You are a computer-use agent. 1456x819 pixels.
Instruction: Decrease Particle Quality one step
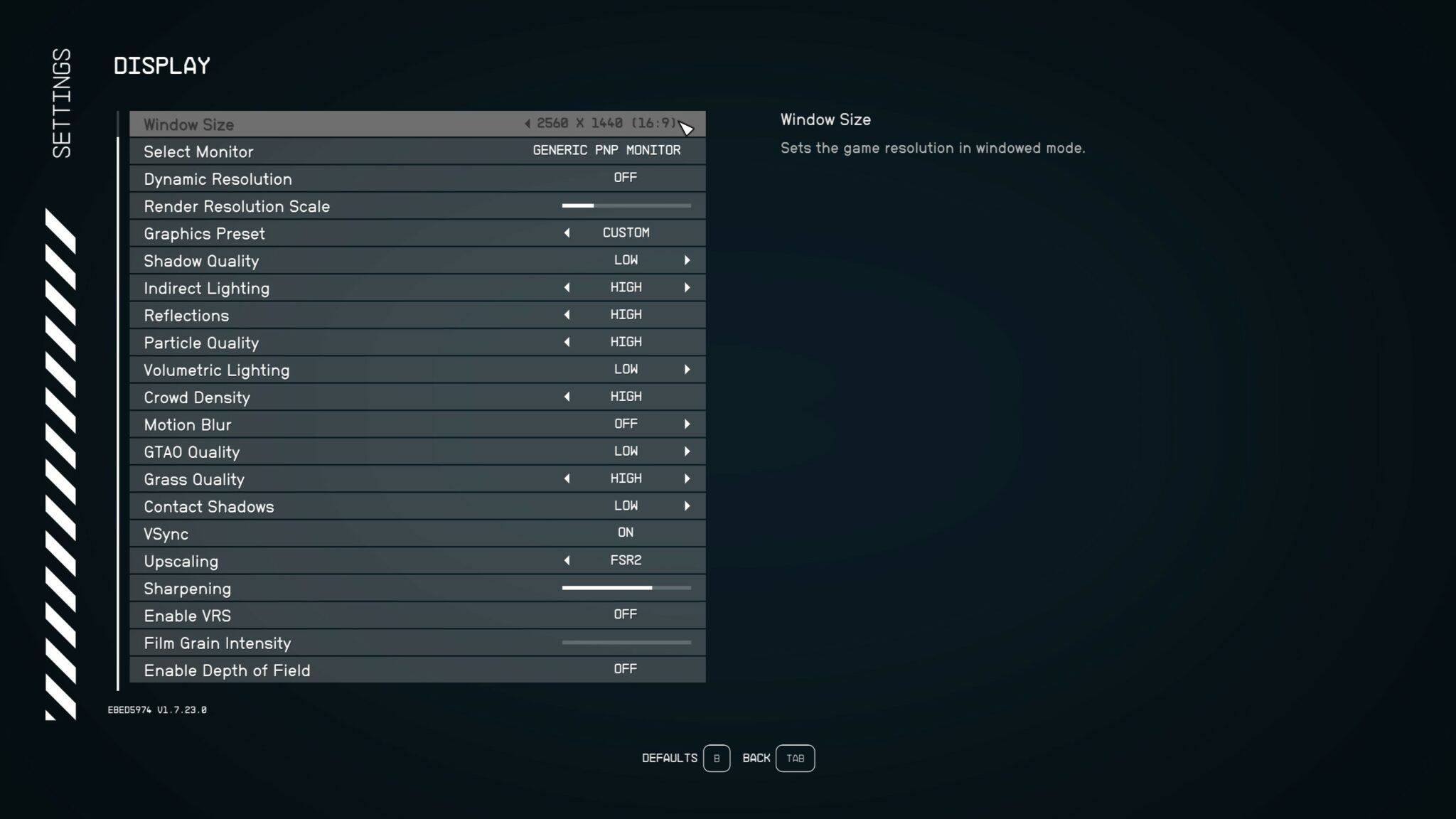coord(567,342)
